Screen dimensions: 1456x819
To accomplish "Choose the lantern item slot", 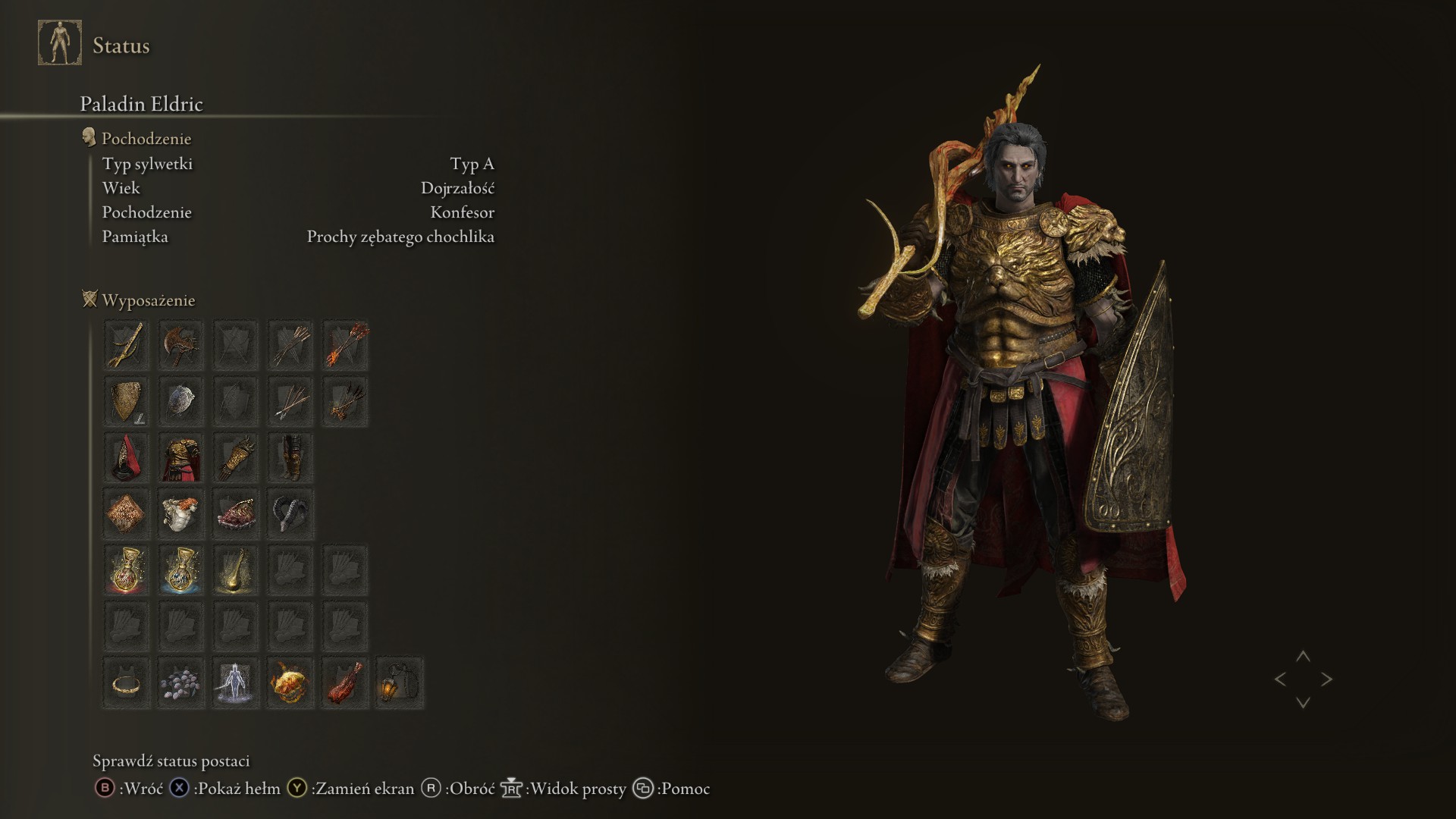I will point(400,682).
